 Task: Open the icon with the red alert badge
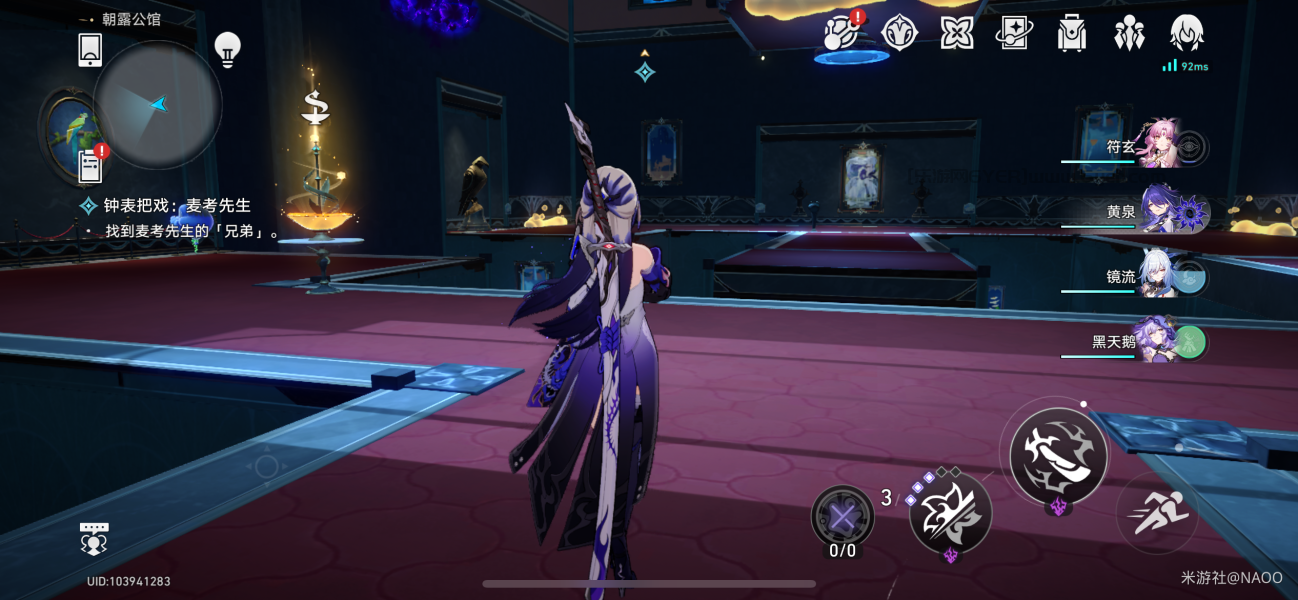[x=843, y=33]
